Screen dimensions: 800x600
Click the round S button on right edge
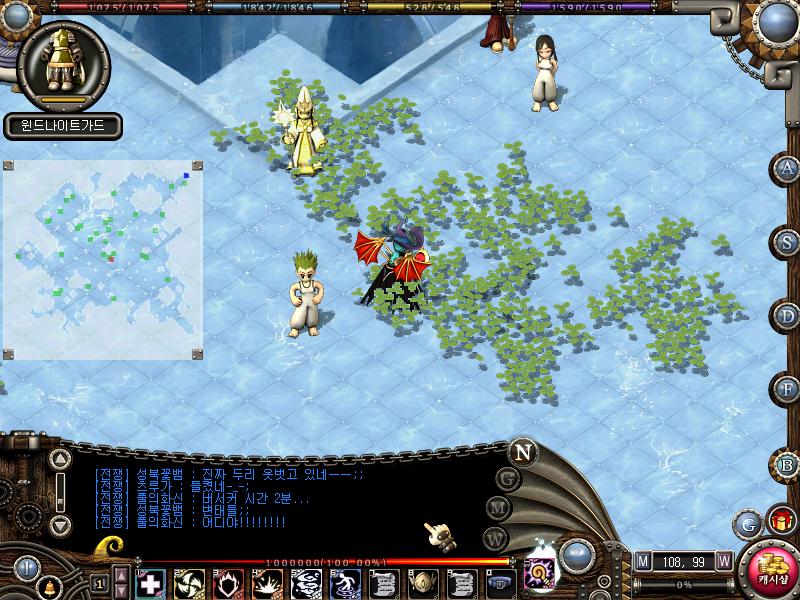788,241
